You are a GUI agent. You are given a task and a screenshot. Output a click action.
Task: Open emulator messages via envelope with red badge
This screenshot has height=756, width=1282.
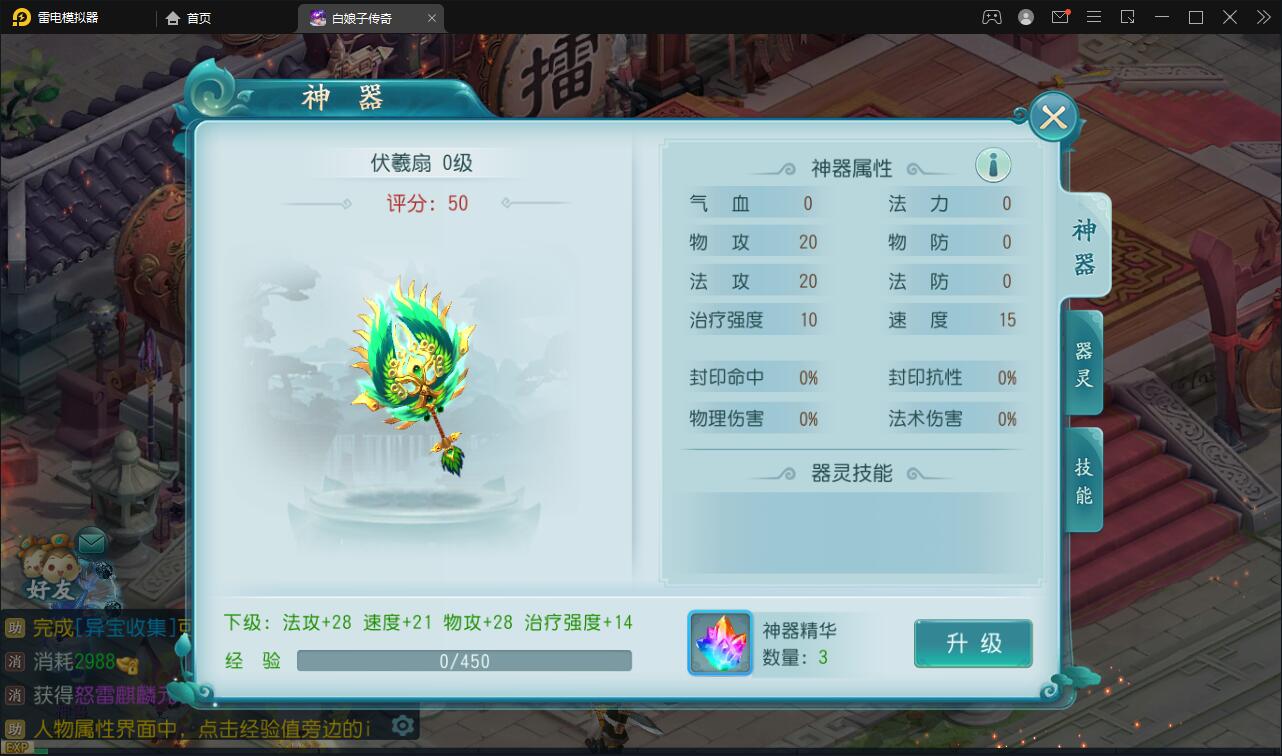(x=1060, y=17)
